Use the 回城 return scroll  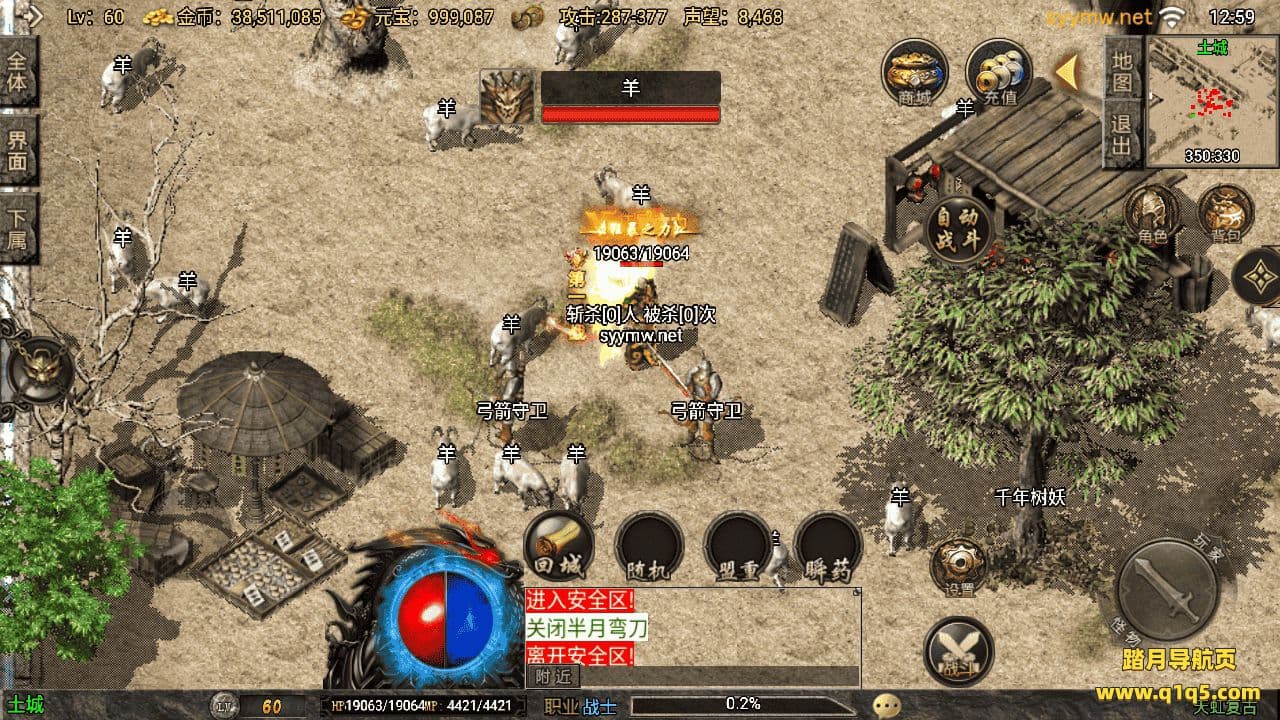click(x=558, y=547)
